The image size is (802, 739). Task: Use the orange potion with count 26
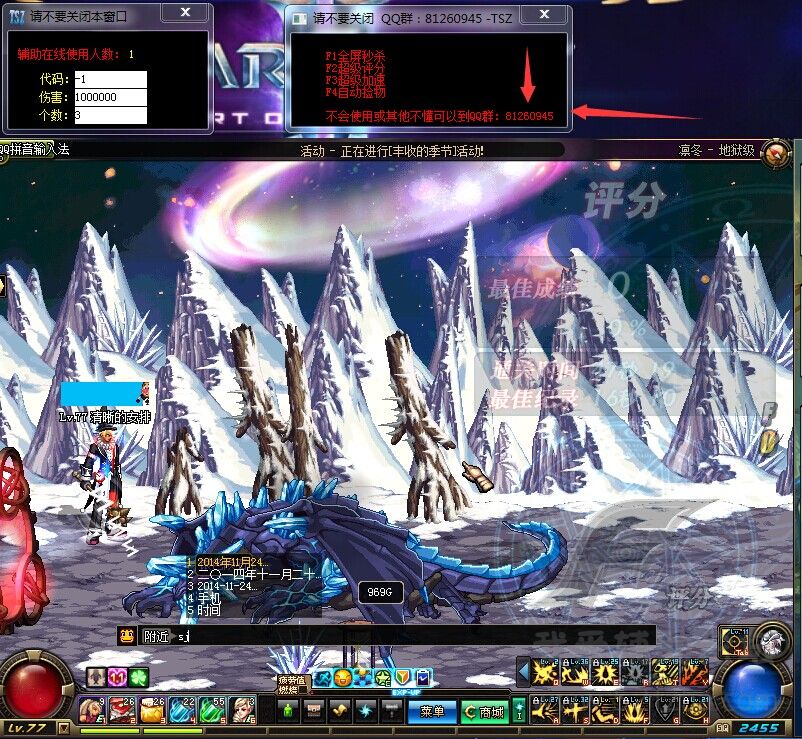click(x=153, y=709)
